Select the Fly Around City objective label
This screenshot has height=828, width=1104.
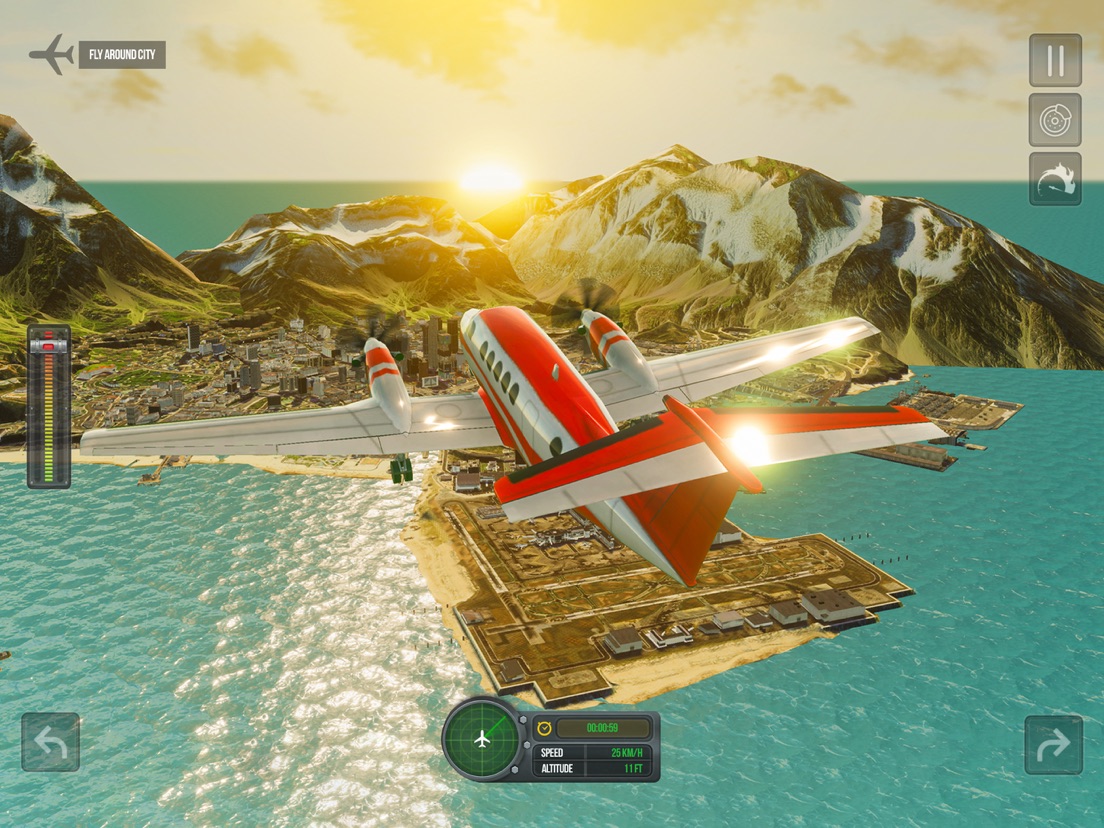[122, 55]
